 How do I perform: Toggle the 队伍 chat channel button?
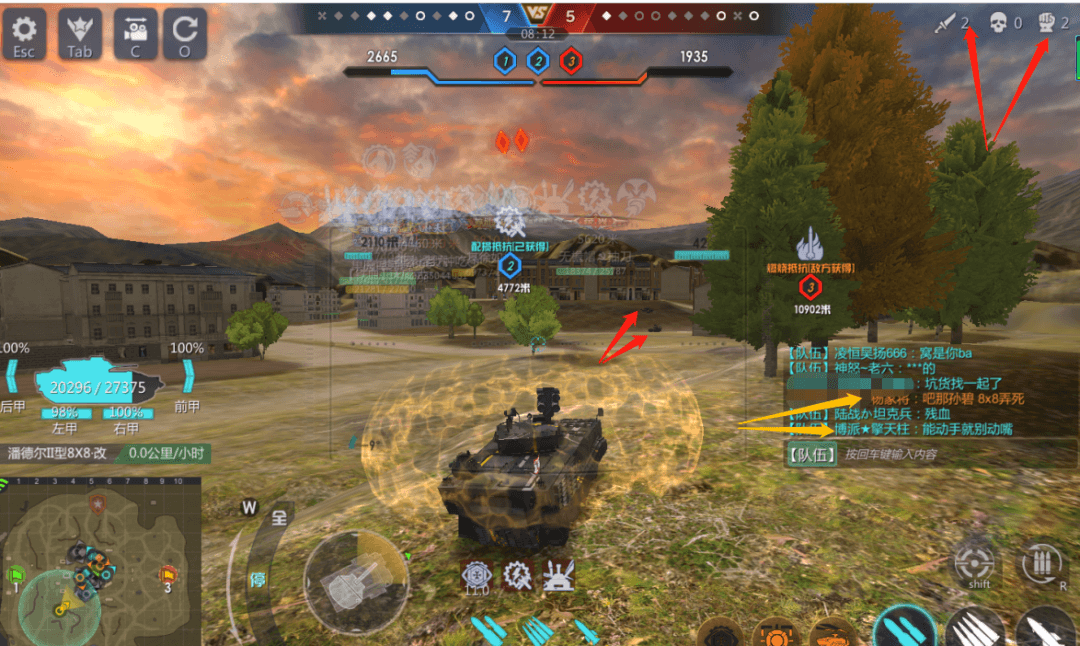pos(811,454)
